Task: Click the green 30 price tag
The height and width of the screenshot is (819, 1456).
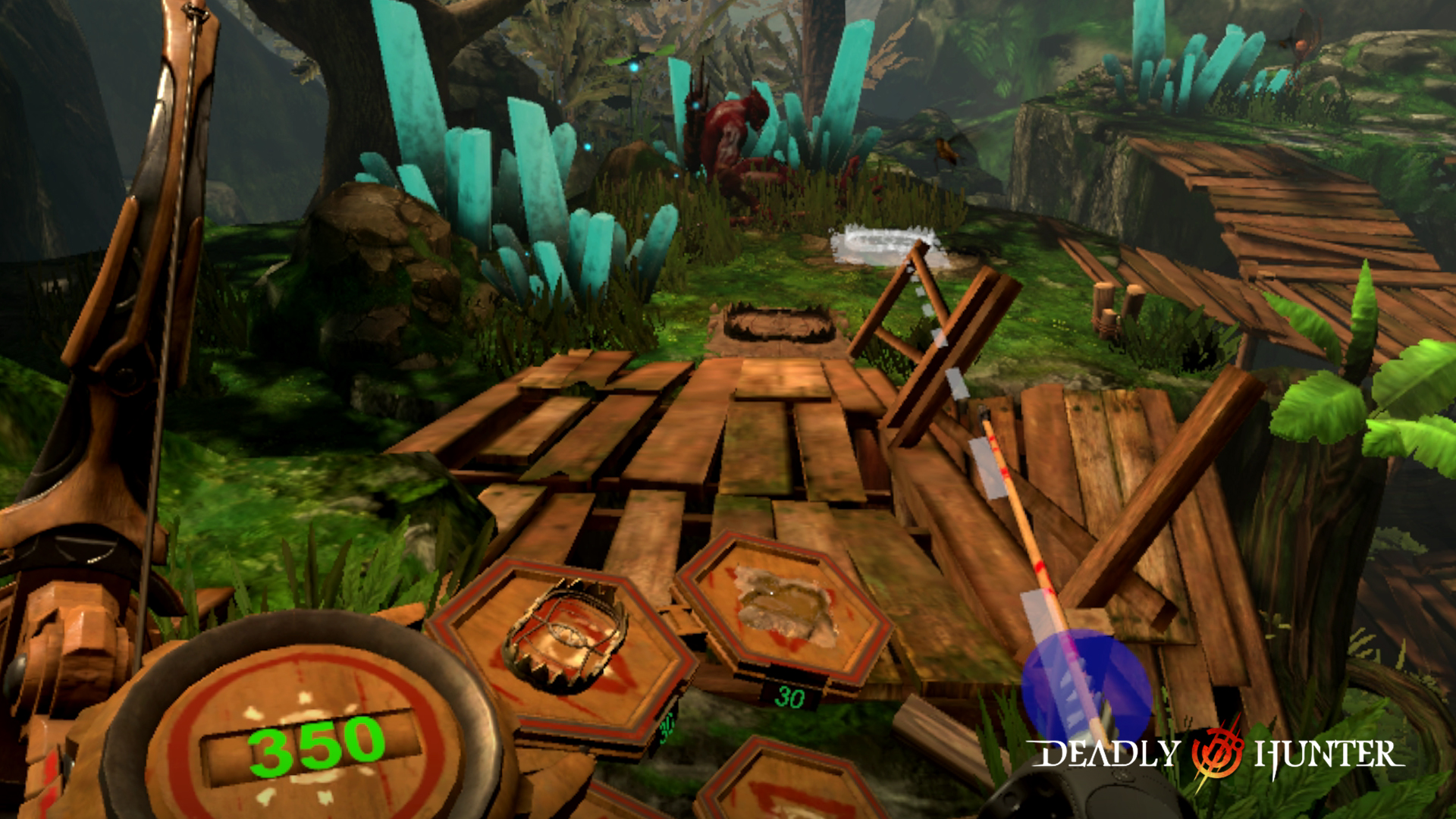Action: pyautogui.click(x=789, y=694)
